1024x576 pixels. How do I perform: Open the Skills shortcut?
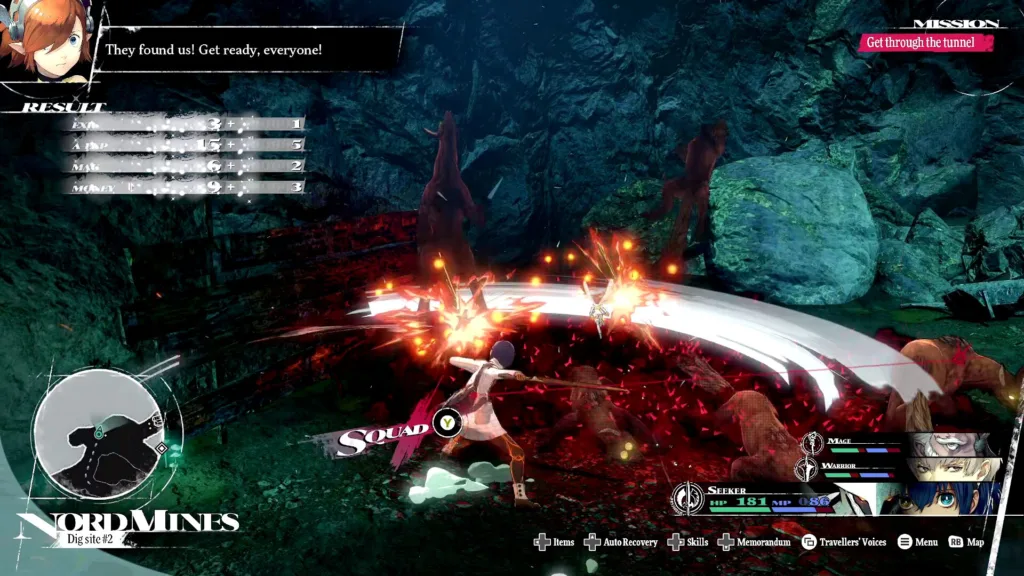pos(688,542)
